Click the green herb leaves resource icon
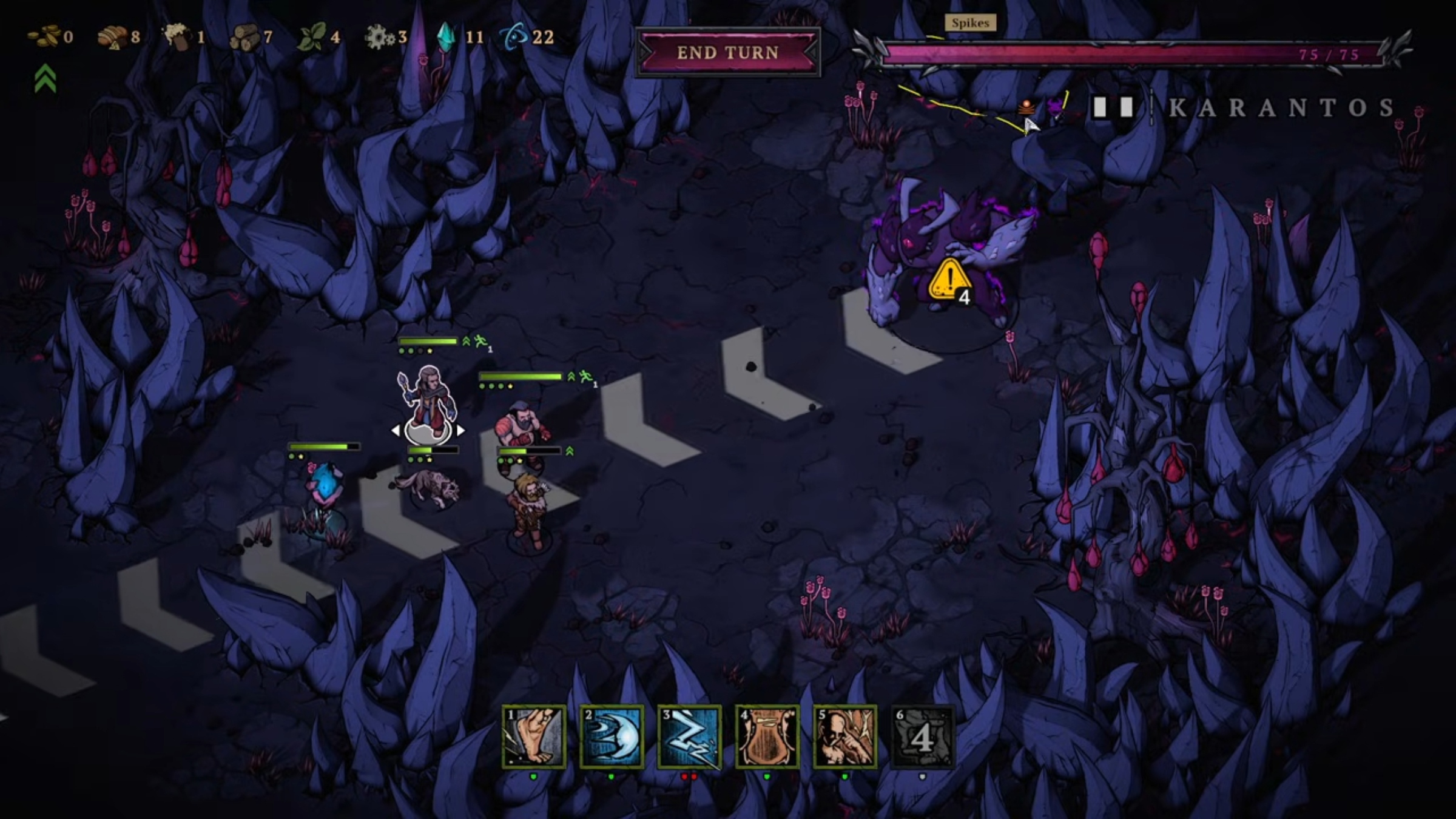Viewport: 1456px width, 819px height. [x=311, y=37]
